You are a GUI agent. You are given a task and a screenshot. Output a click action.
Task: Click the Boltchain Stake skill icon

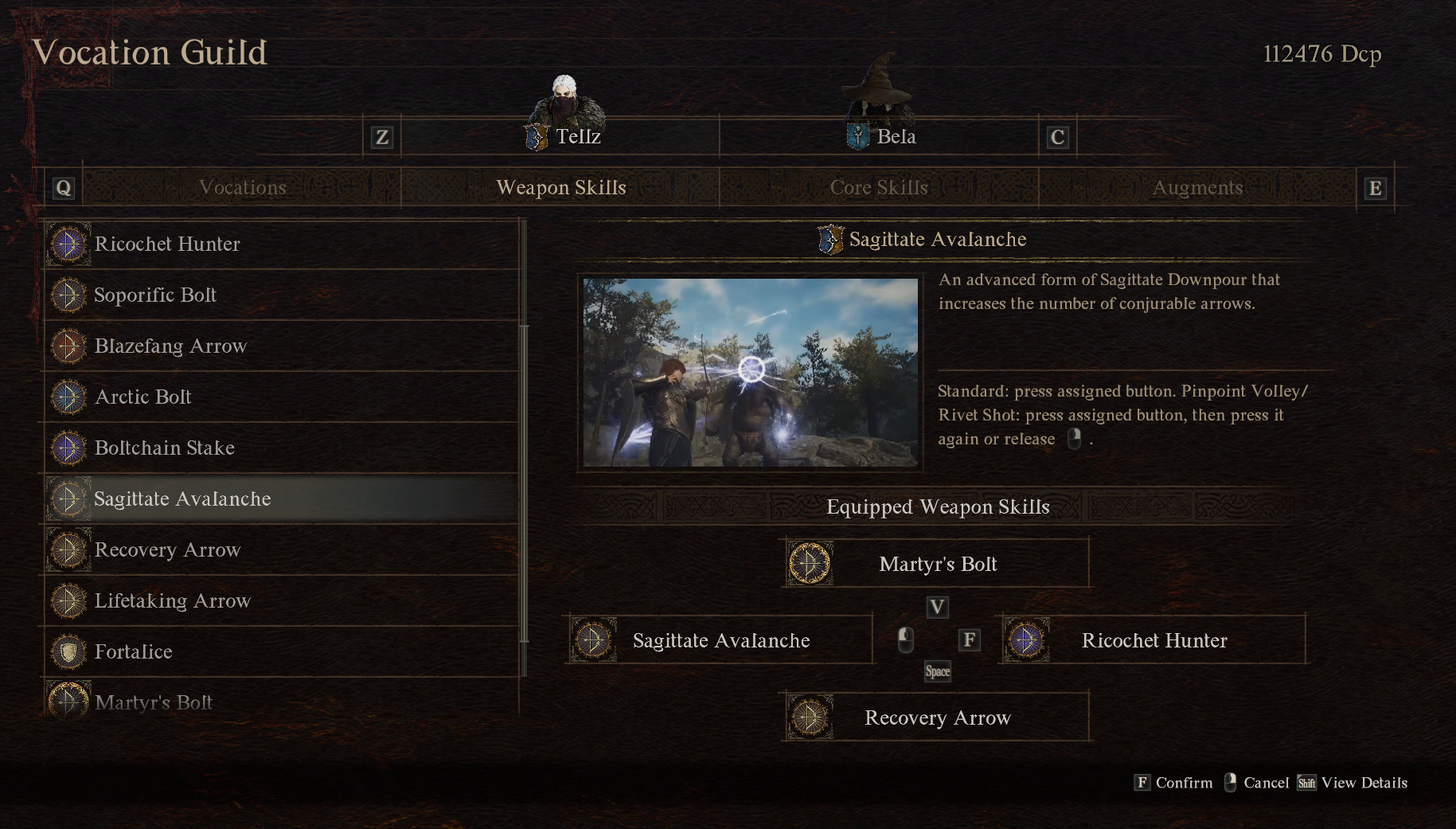tap(68, 448)
